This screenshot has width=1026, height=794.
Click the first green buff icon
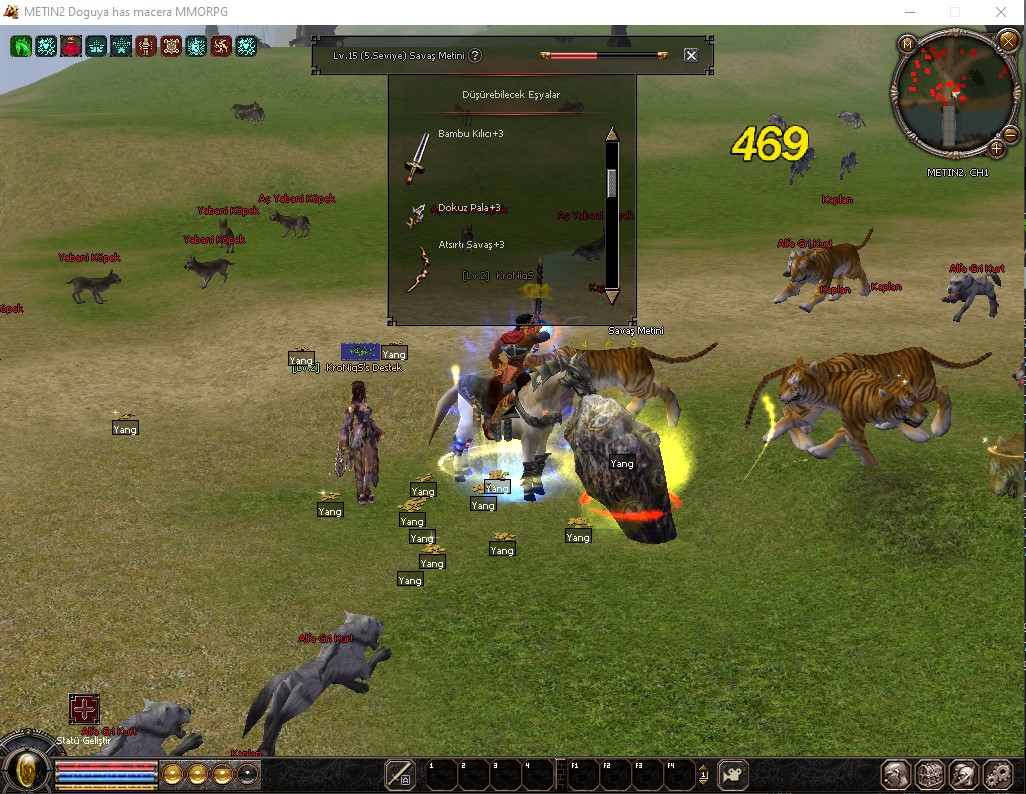coord(21,46)
